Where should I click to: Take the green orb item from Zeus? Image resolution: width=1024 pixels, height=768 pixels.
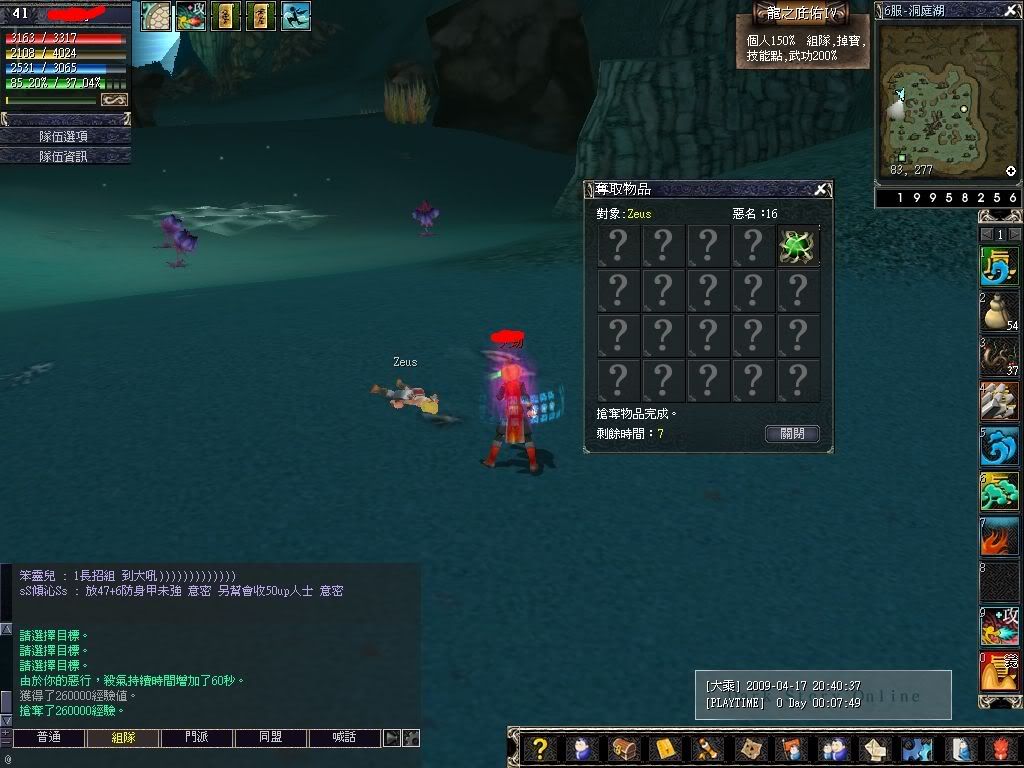pos(798,246)
